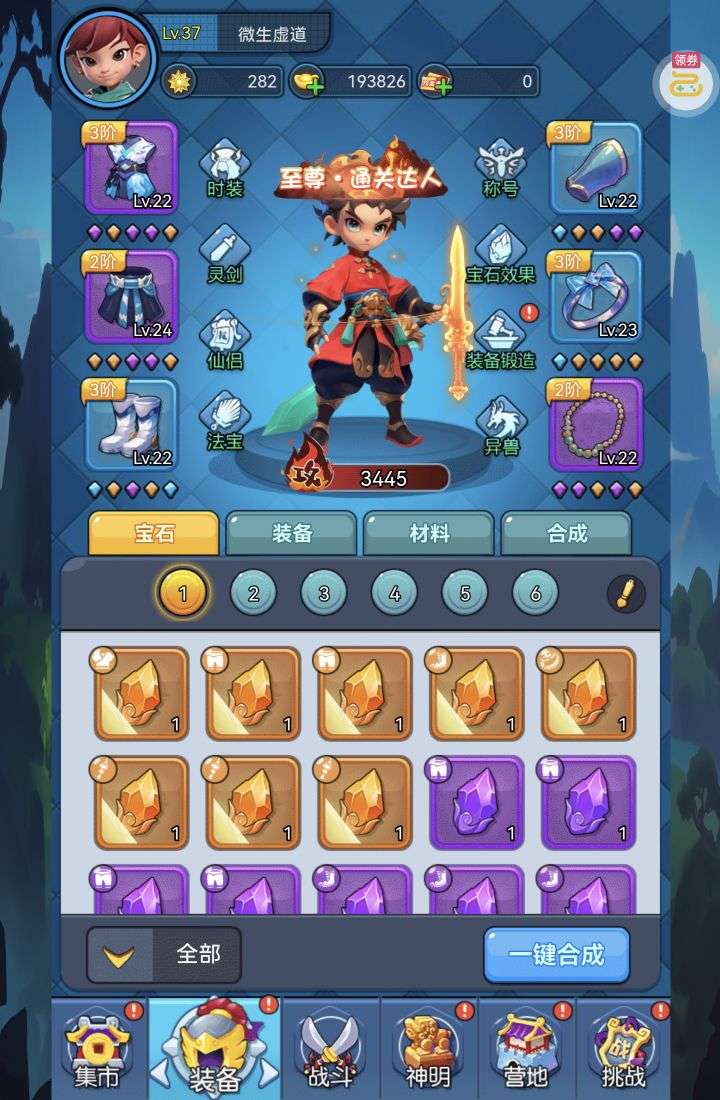Open the 灵剑 spirit sword menu
720x1100 pixels.
pyautogui.click(x=224, y=253)
